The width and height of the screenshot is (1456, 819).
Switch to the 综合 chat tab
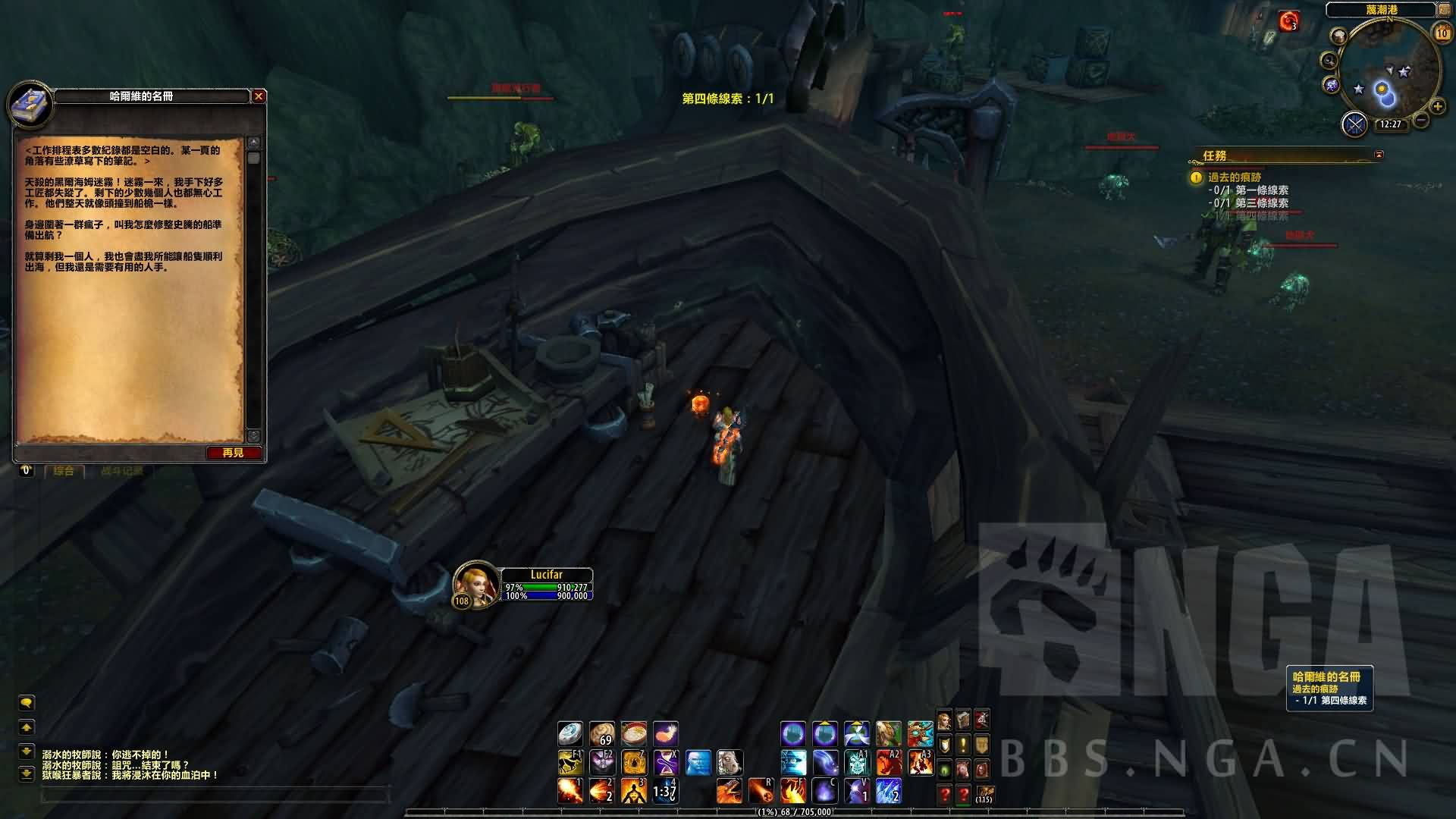point(64,471)
